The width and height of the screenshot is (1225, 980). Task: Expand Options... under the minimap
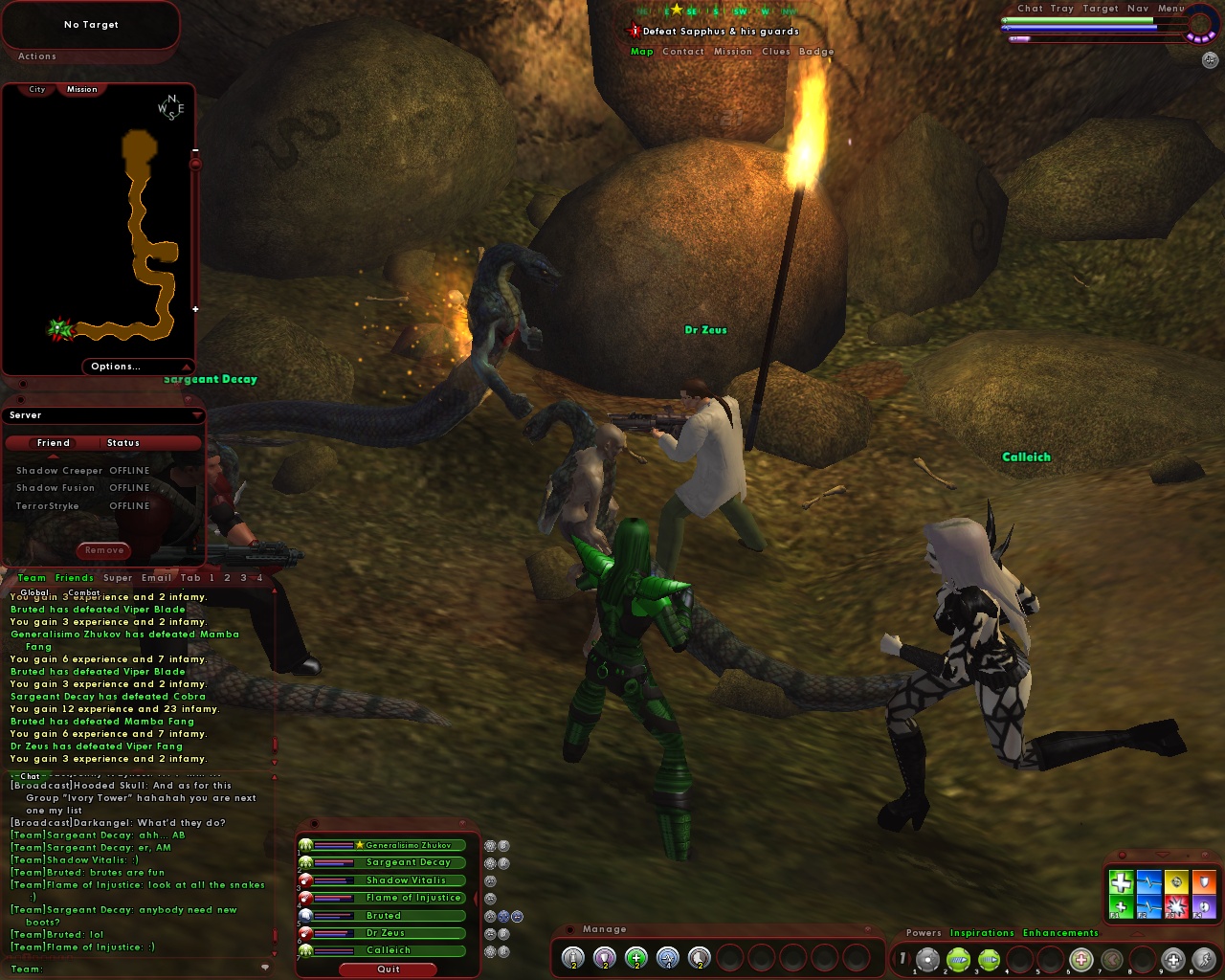[116, 366]
